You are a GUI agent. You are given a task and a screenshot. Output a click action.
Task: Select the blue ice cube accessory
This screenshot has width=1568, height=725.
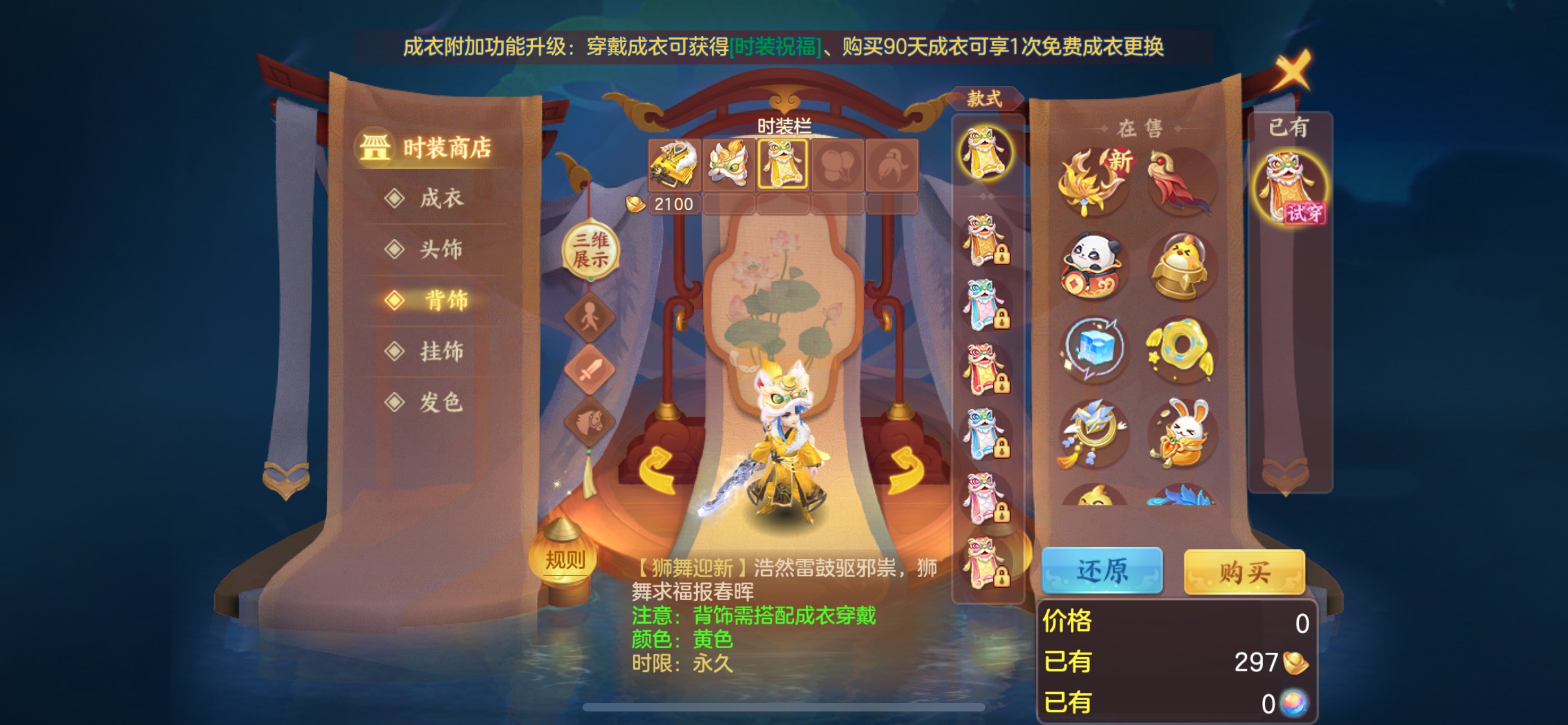click(x=1093, y=349)
